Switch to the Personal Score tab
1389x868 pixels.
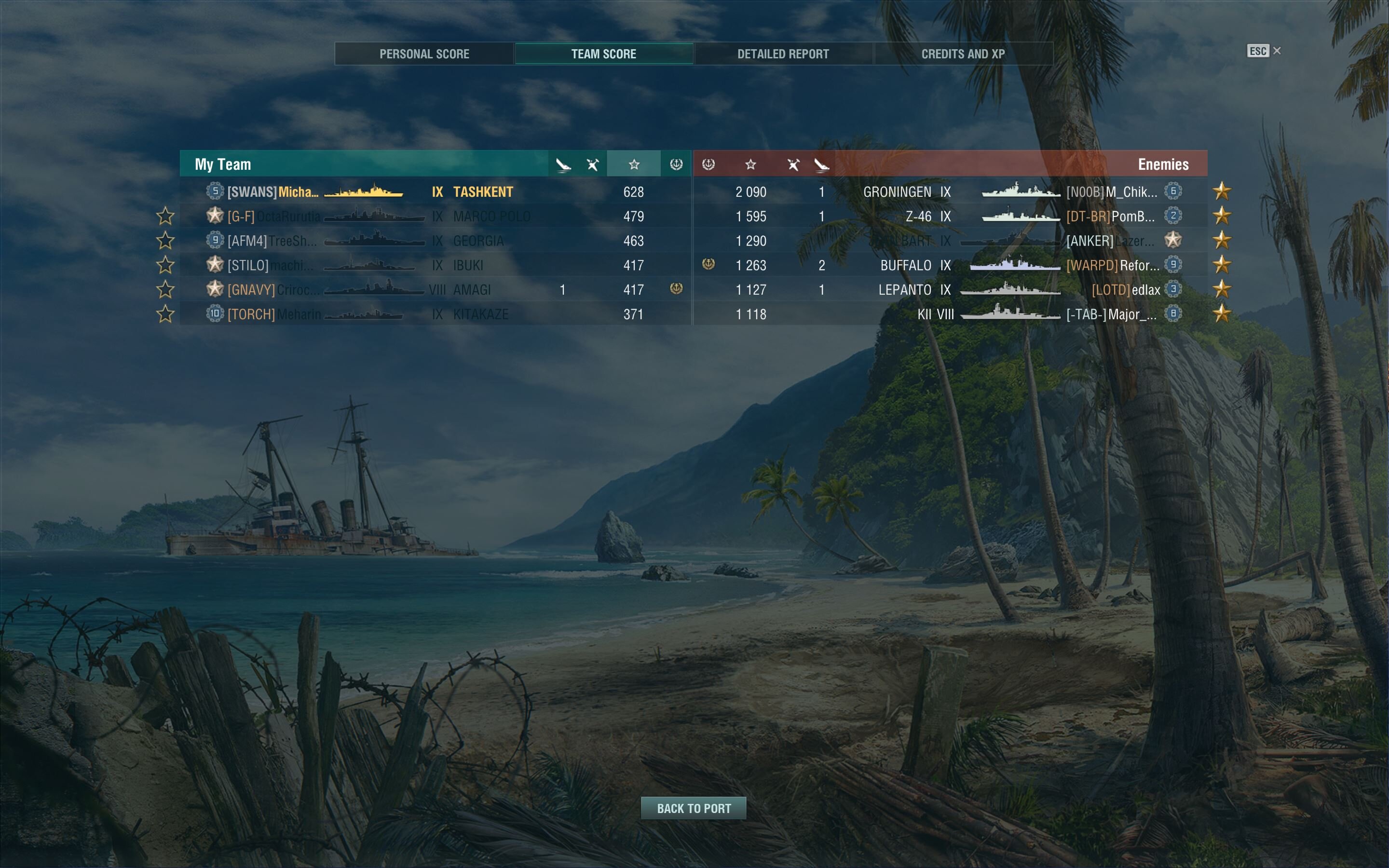tap(424, 54)
